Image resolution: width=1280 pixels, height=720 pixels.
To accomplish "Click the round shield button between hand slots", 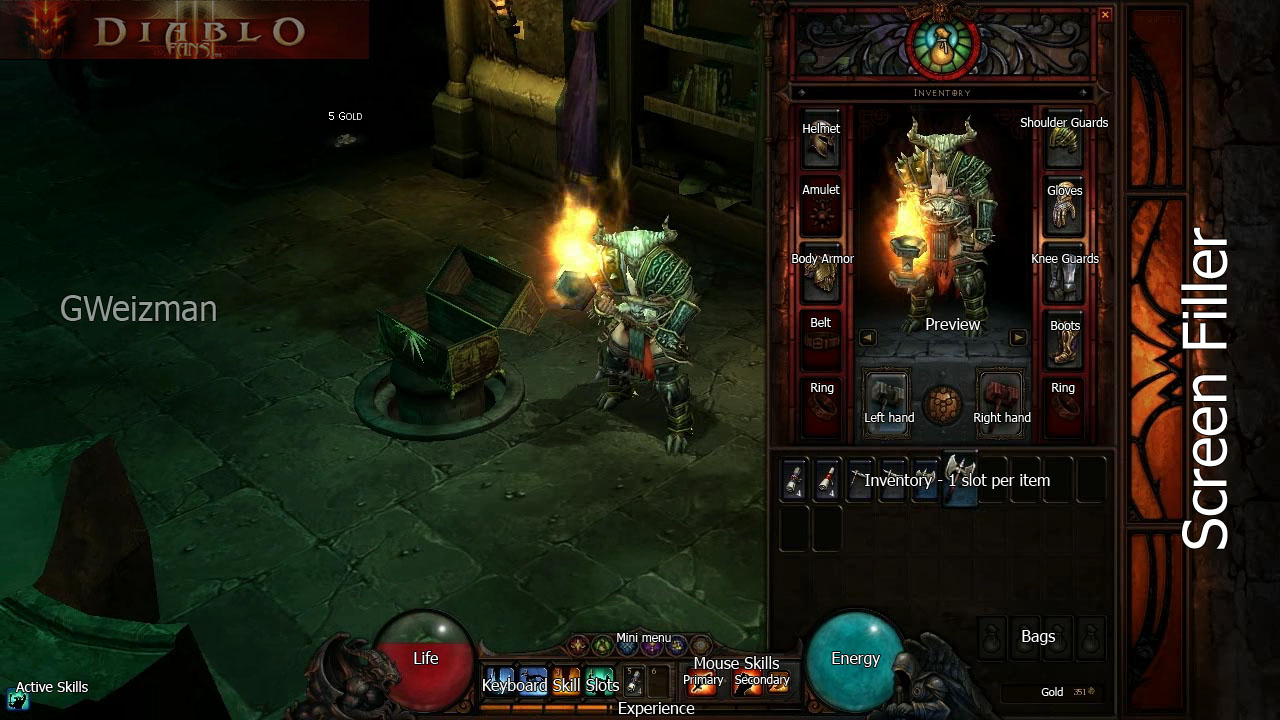I will point(943,405).
